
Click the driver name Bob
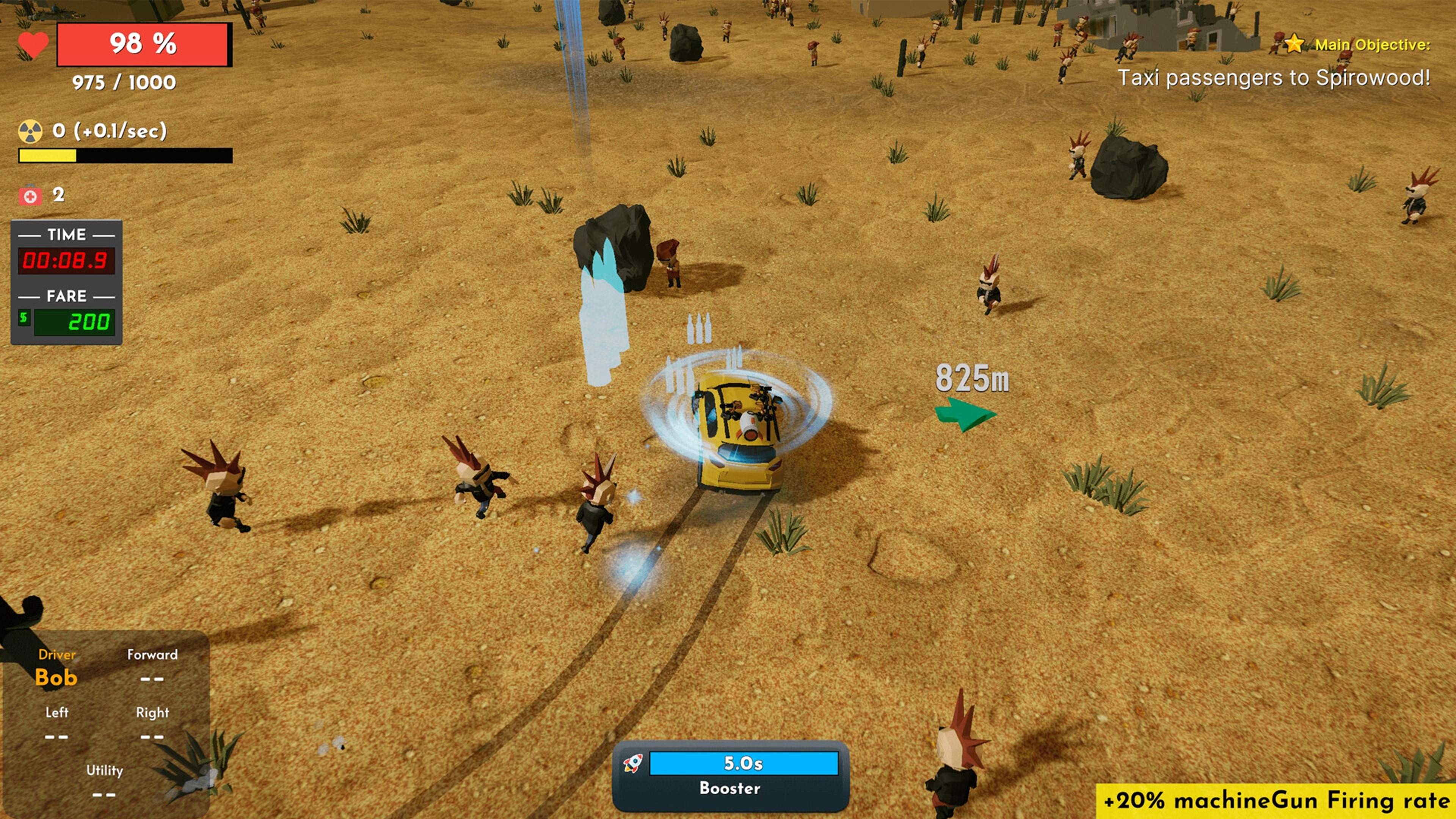tap(56, 678)
